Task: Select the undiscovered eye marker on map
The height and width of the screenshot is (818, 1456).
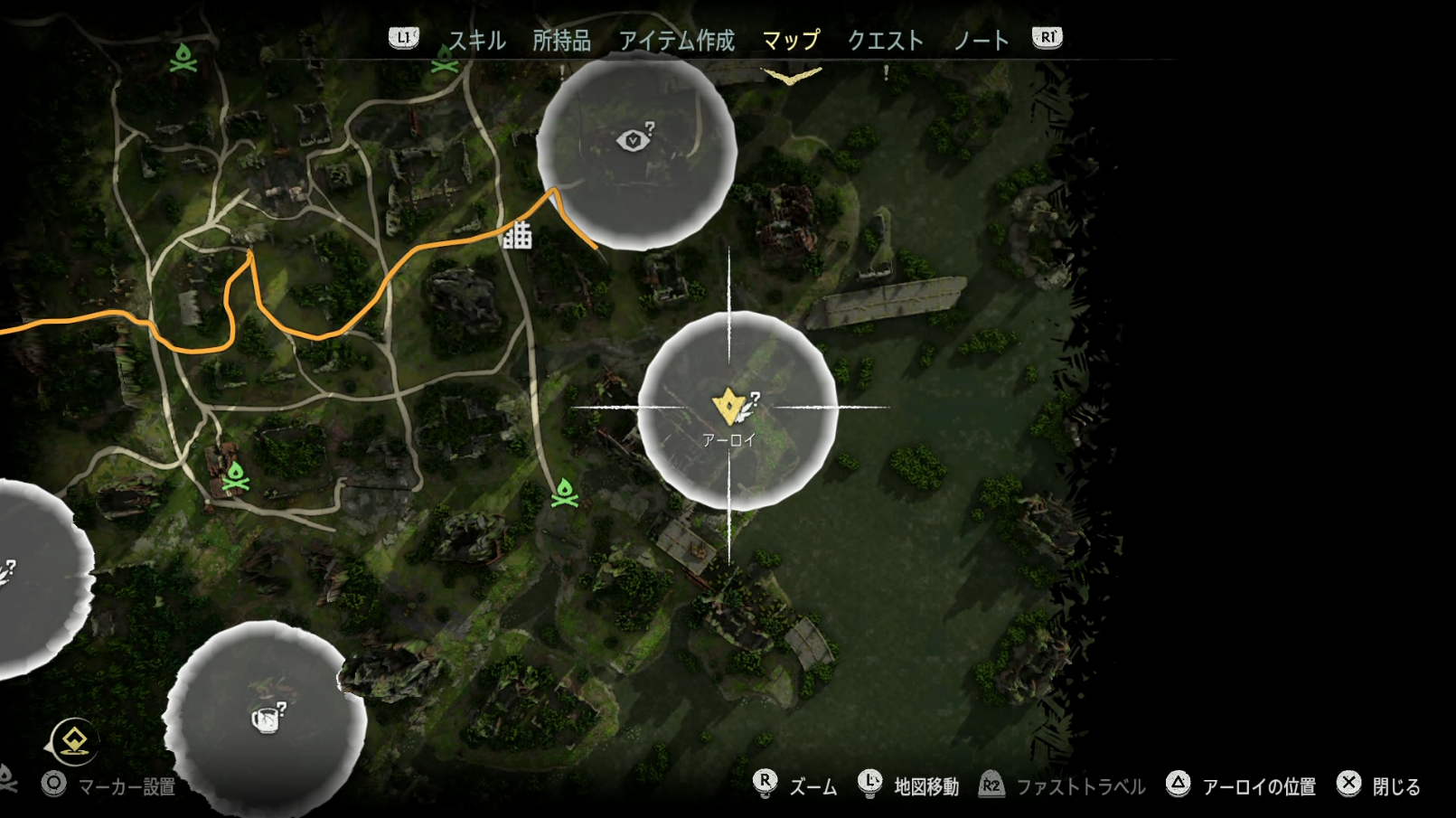Action: 634,140
